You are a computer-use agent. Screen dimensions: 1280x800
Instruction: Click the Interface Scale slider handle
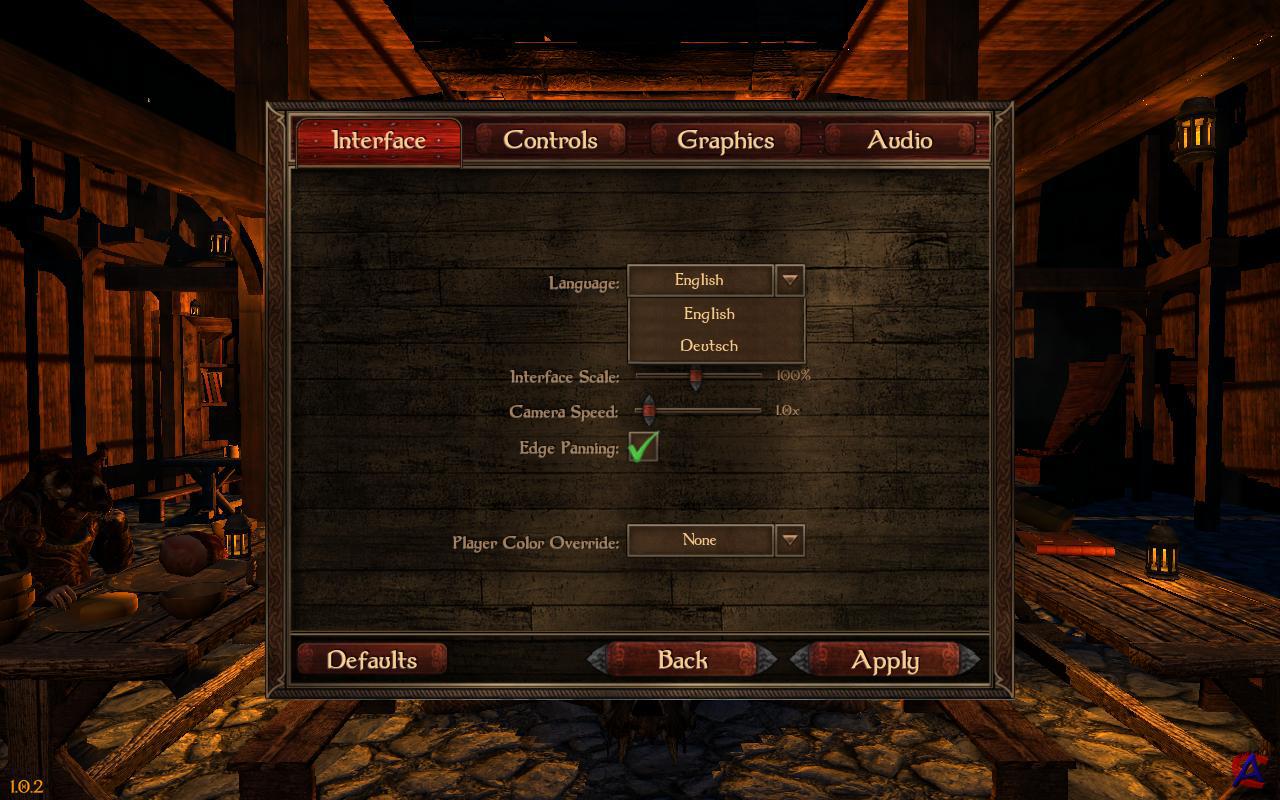pyautogui.click(x=696, y=377)
